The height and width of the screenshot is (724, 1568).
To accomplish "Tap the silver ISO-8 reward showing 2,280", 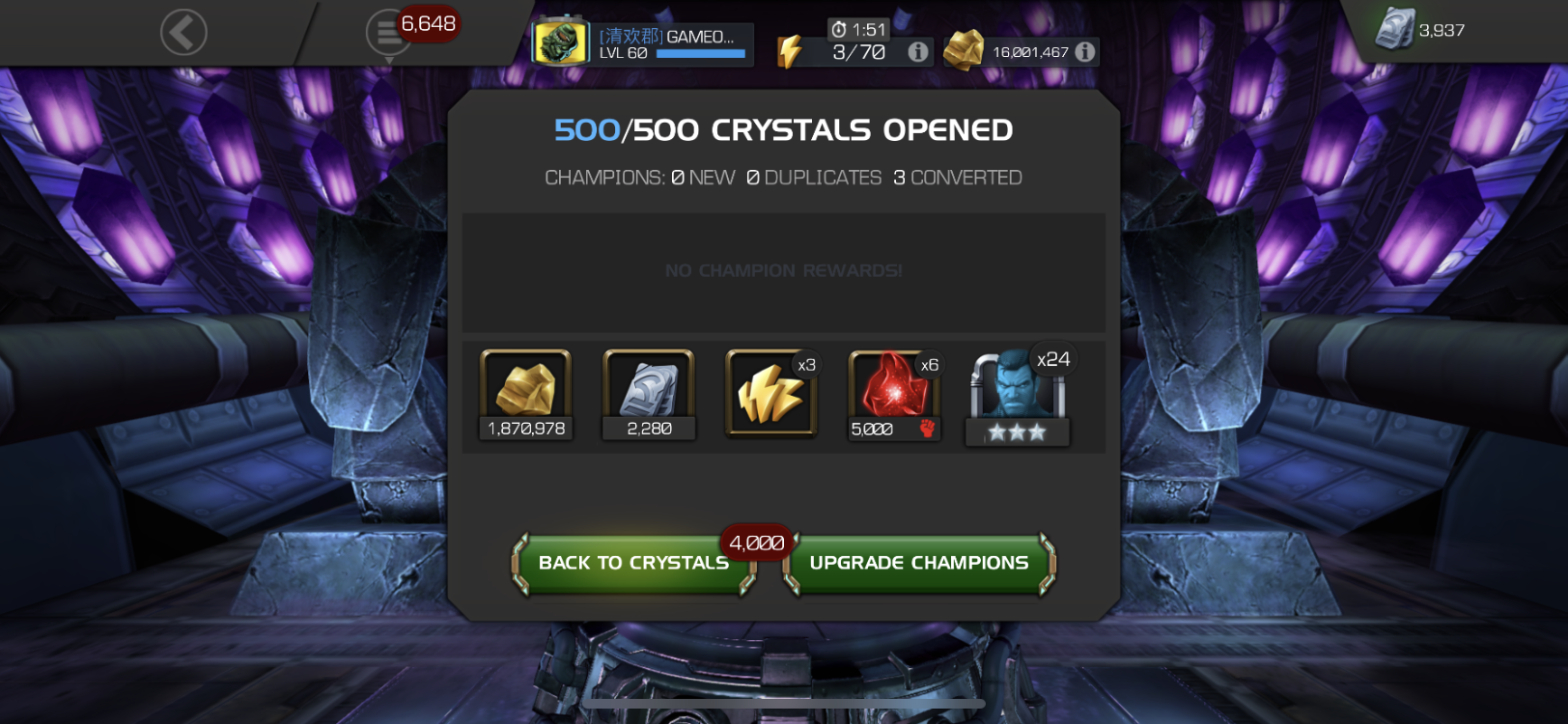I will (x=649, y=394).
